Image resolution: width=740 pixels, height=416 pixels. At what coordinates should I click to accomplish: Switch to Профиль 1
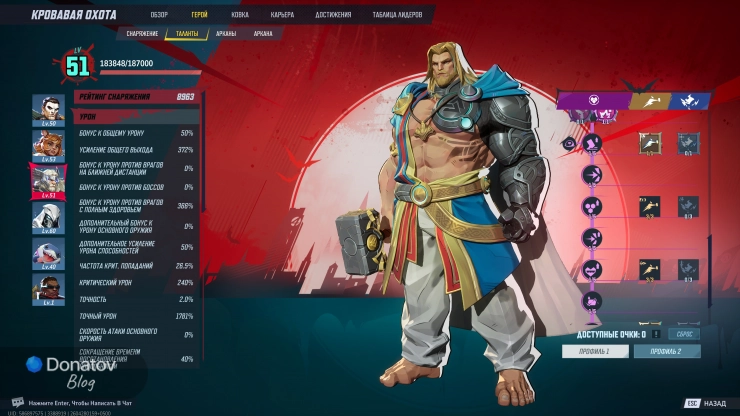pyautogui.click(x=593, y=352)
